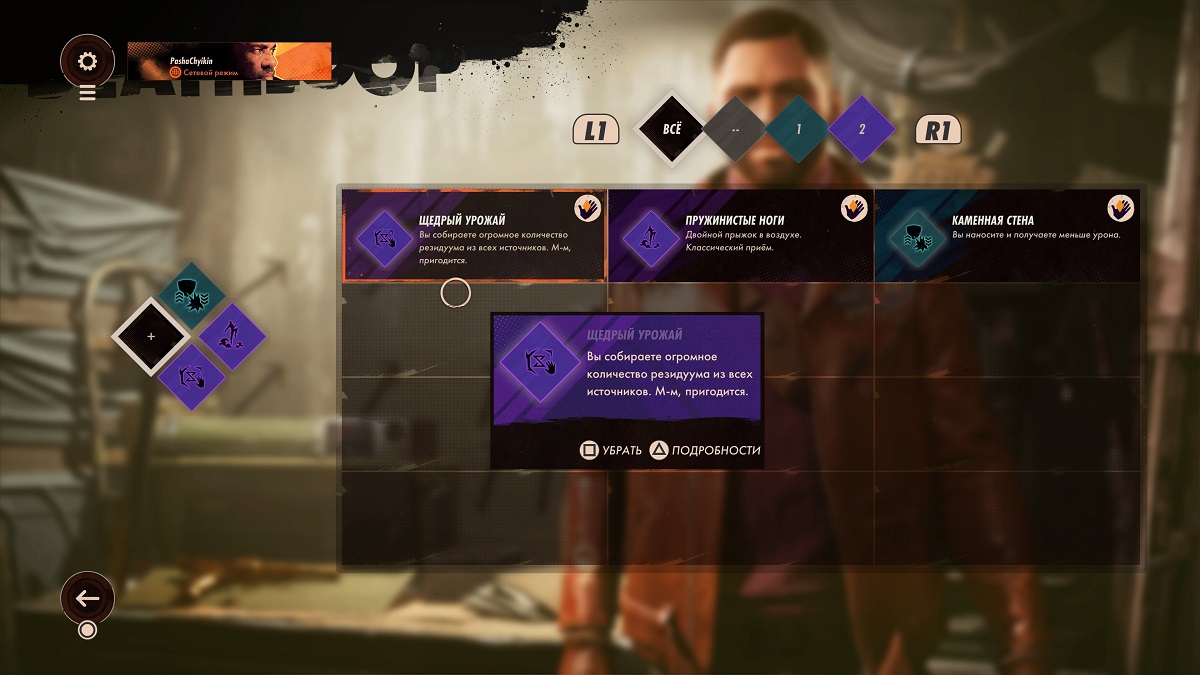The width and height of the screenshot is (1200, 675).
Task: Switch to the dashes filter tab
Action: click(735, 129)
